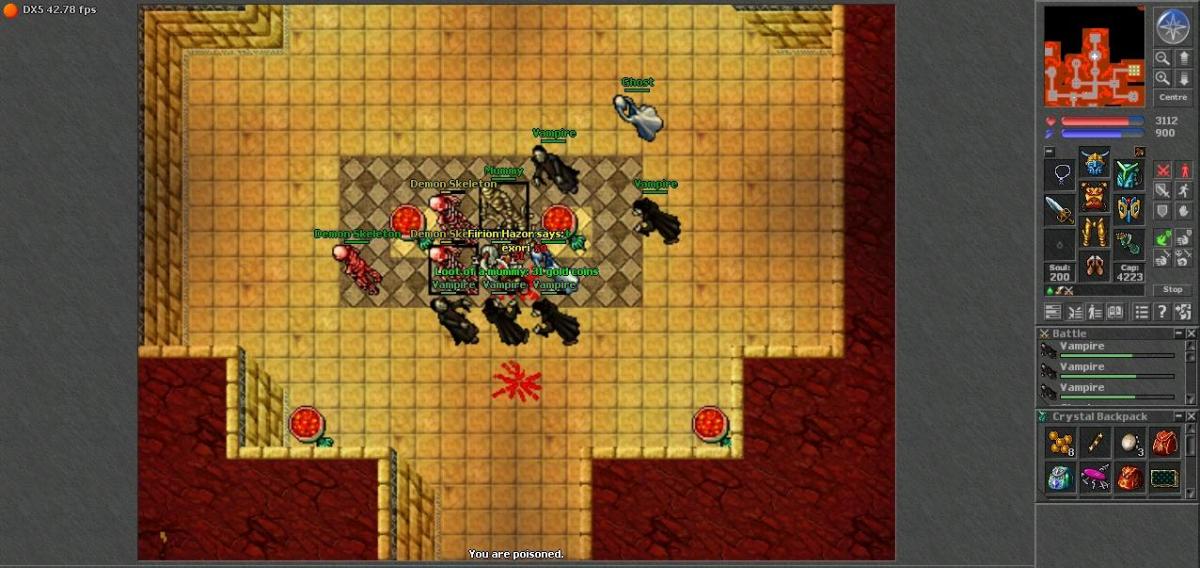Select the gold coins stack in backpack
Screen dimensions: 1200x568
pyautogui.click(x=1060, y=443)
